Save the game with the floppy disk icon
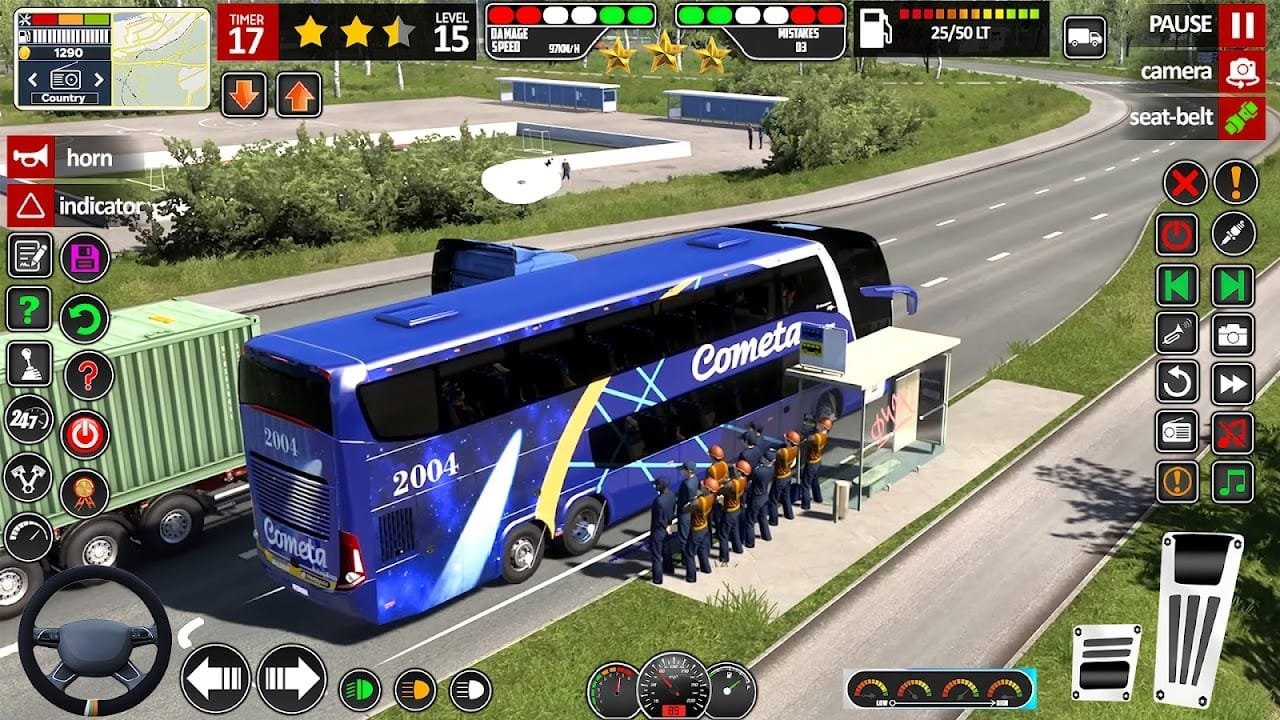The image size is (1280, 720). pyautogui.click(x=85, y=257)
